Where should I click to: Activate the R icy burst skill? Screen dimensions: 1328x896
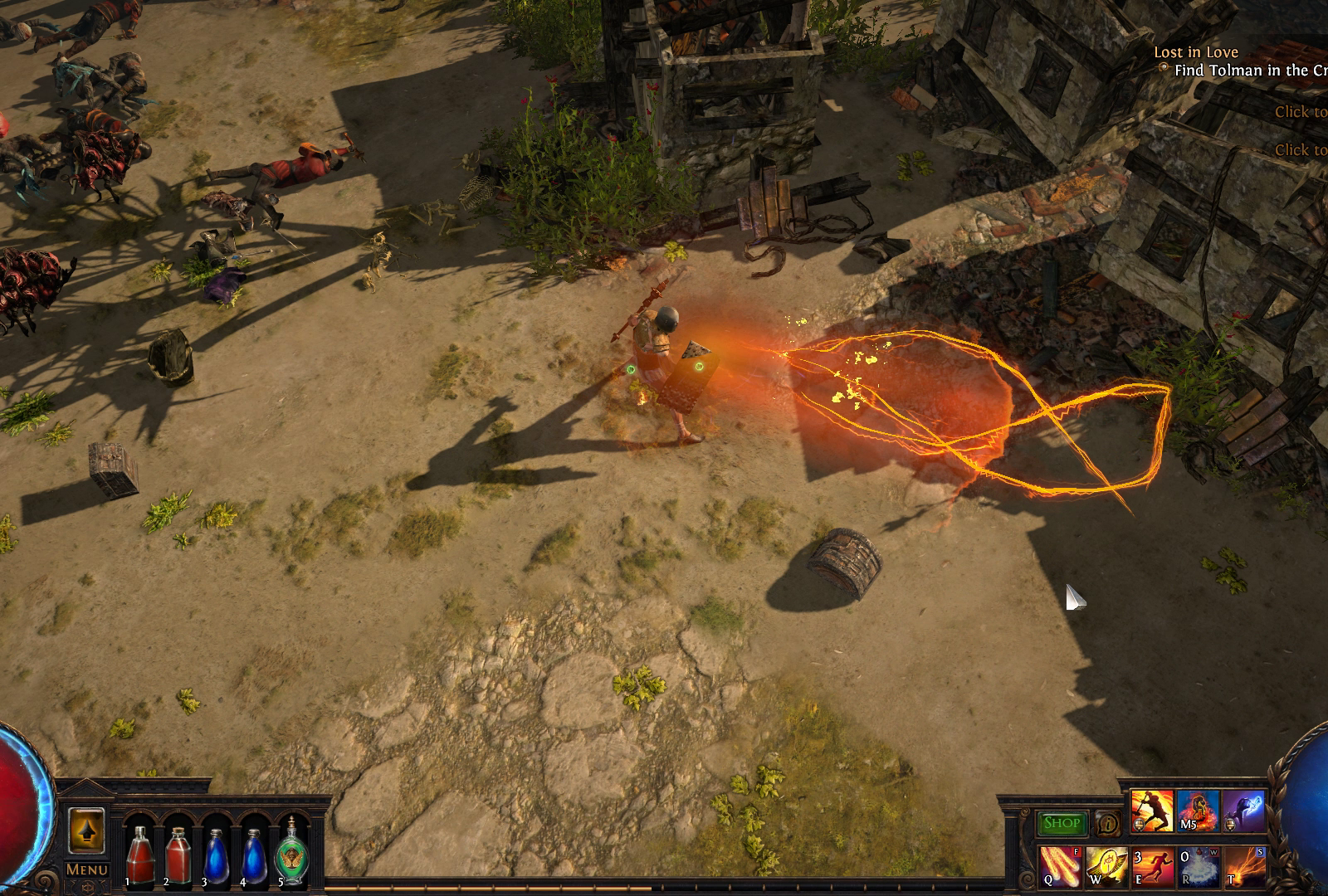pyautogui.click(x=1198, y=865)
